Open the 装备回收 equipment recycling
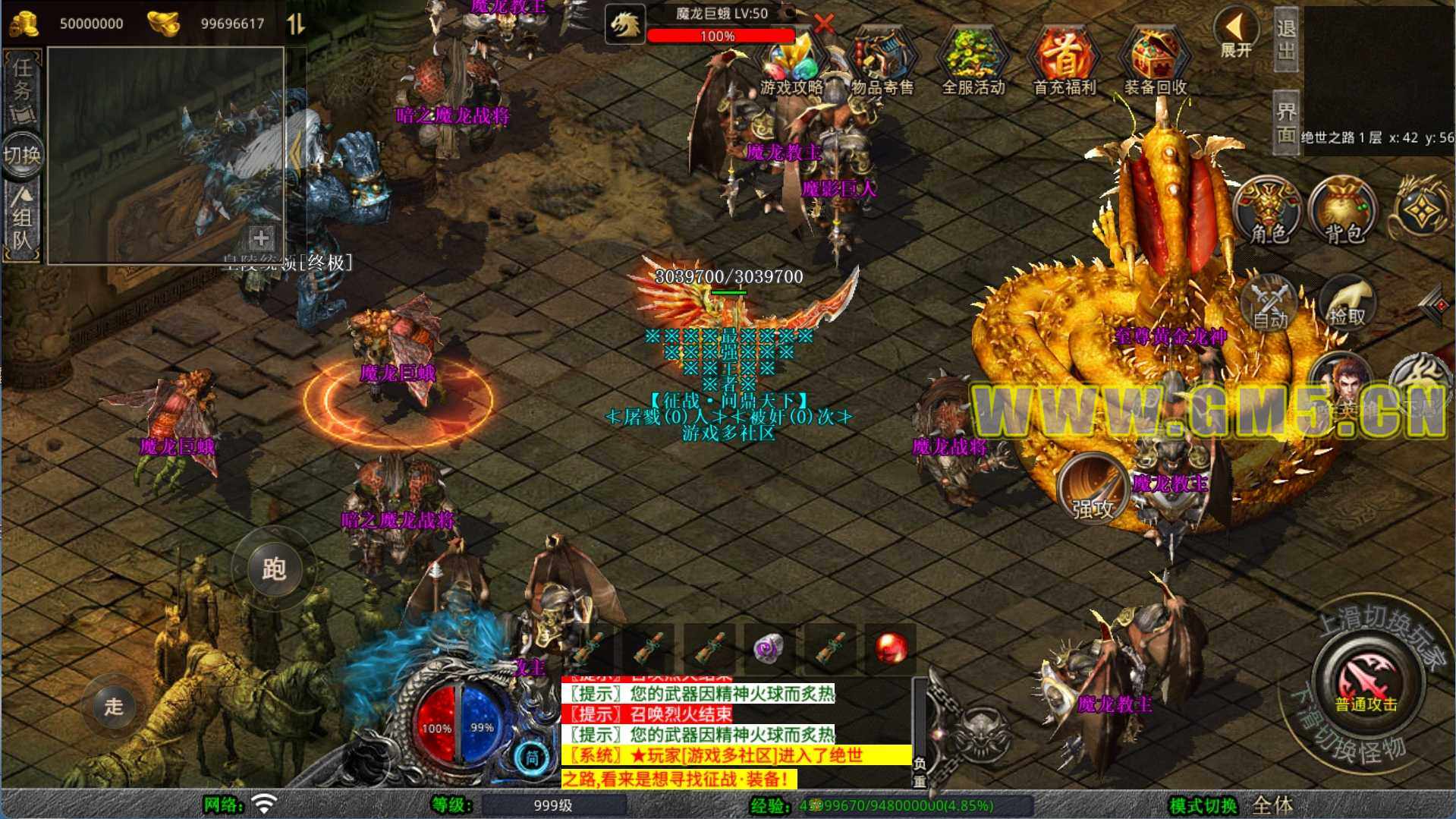 click(x=1155, y=64)
